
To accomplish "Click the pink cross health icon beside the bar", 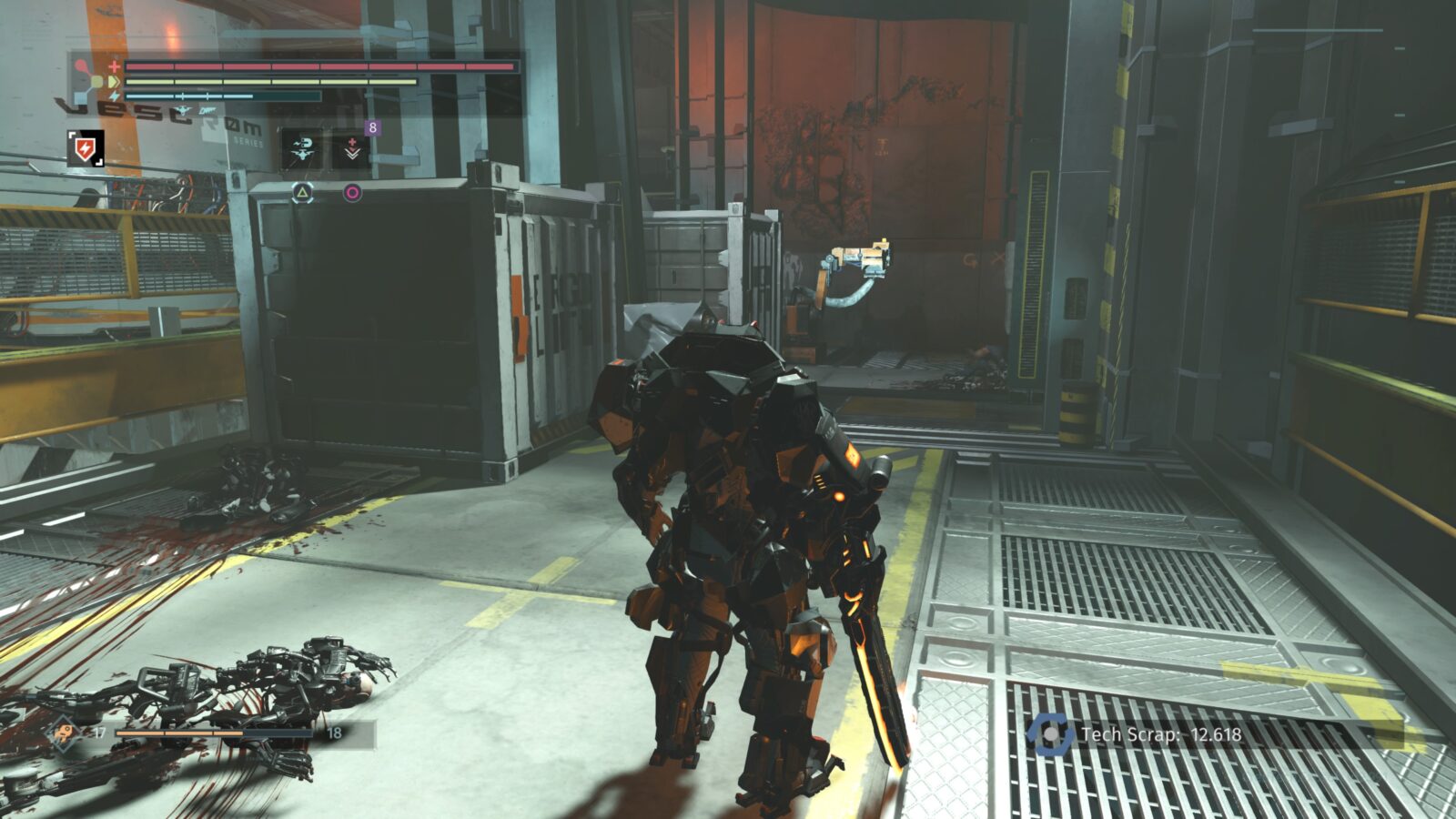I will (x=114, y=66).
